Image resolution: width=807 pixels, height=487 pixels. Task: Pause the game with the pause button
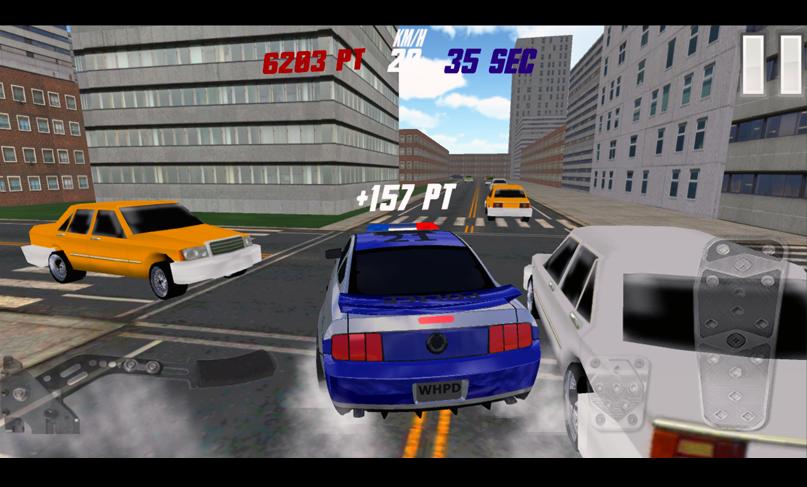coord(769,66)
